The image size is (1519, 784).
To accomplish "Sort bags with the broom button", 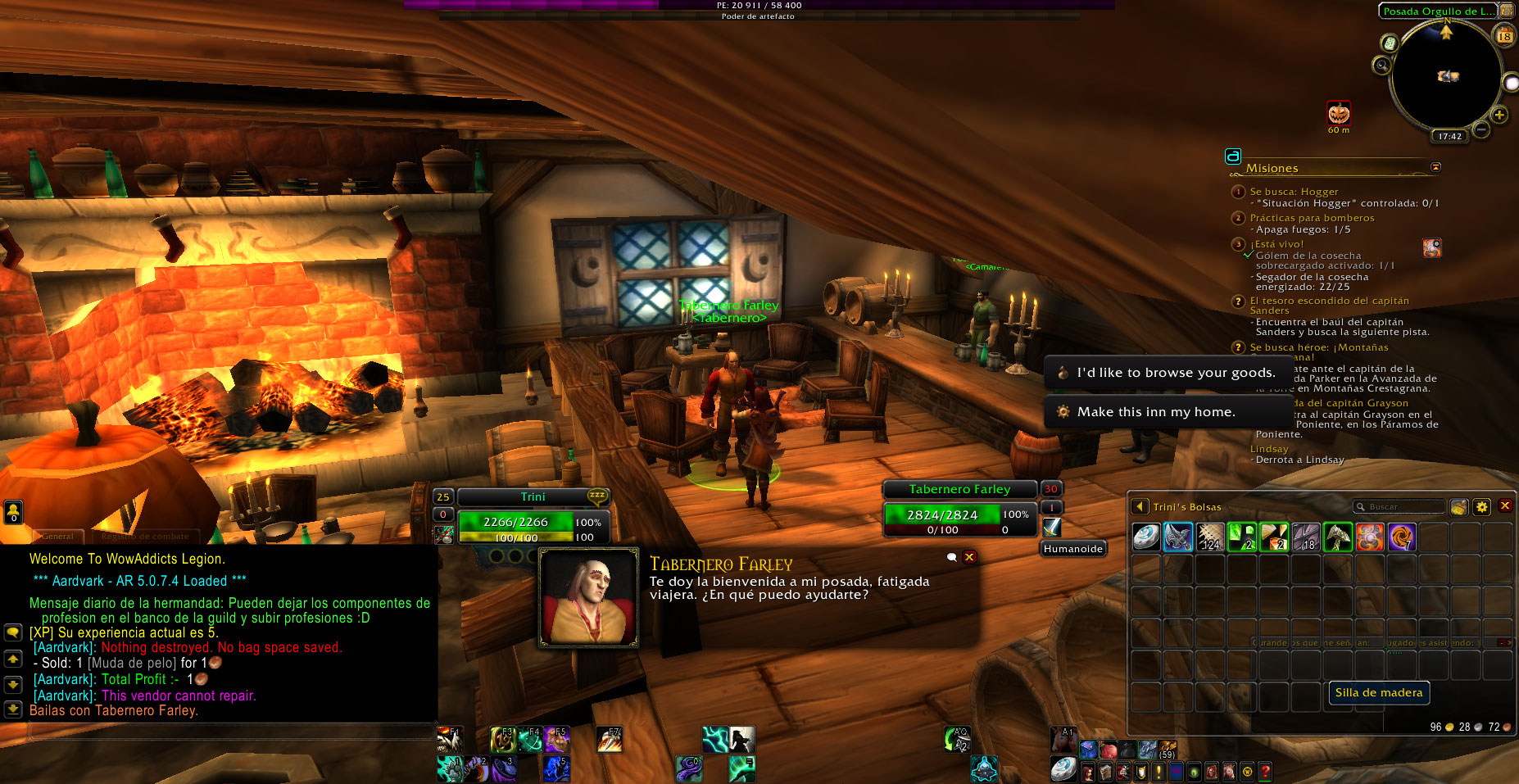I will click(1458, 507).
